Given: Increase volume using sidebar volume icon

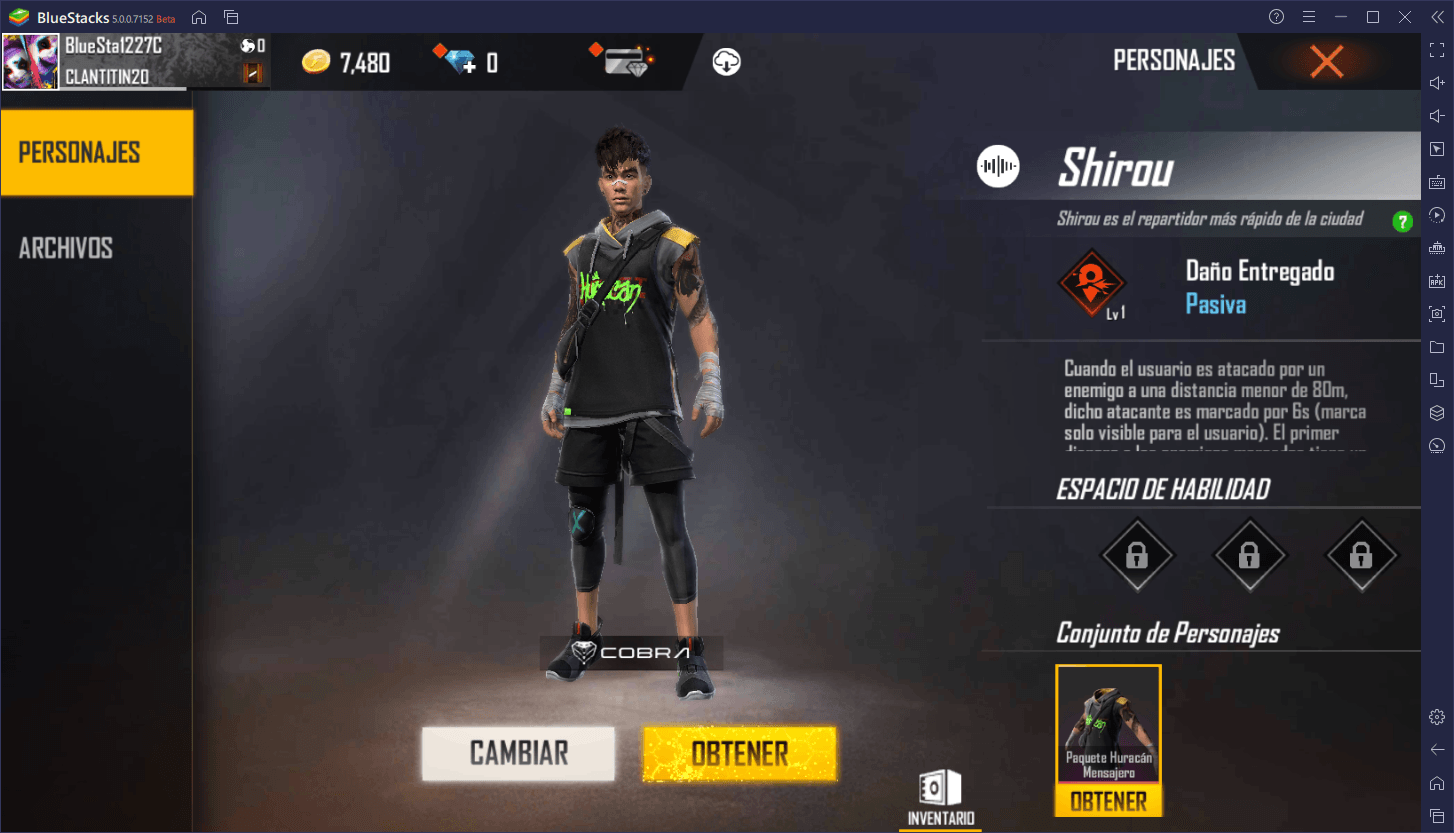Looking at the screenshot, I should 1437,82.
